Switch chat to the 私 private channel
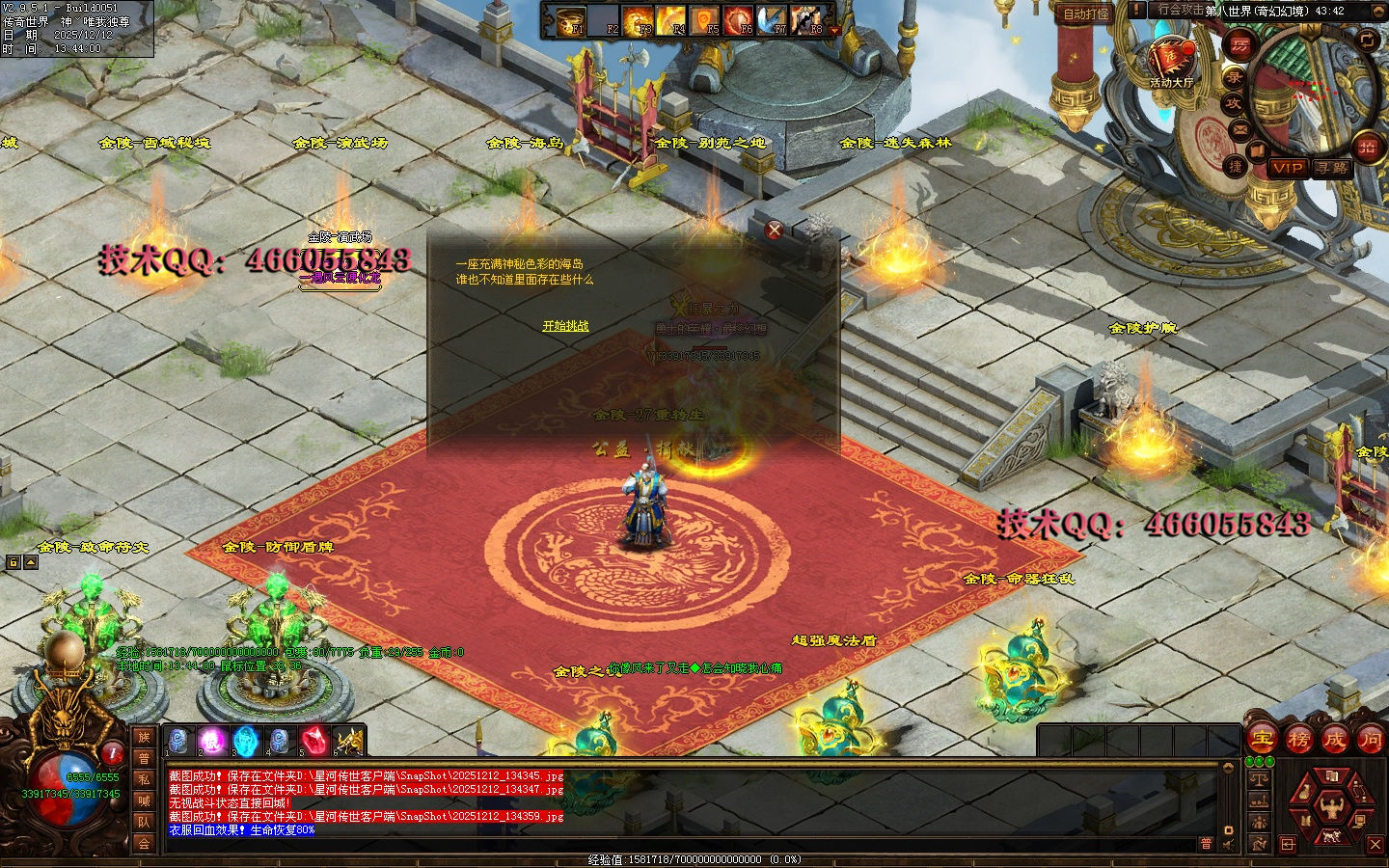Image resolution: width=1389 pixels, height=868 pixels. pos(144,779)
